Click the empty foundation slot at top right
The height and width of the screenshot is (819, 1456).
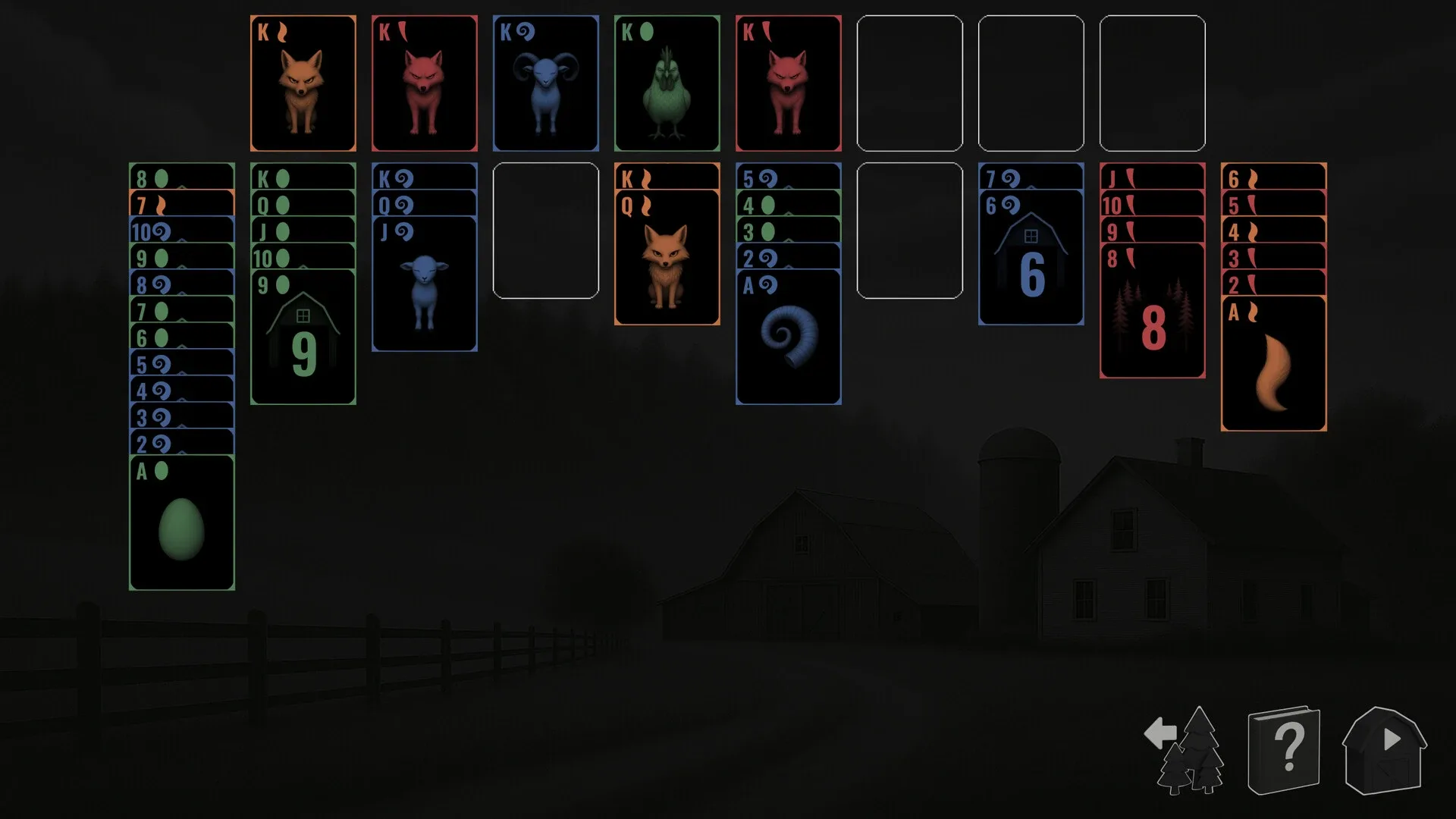coord(1153,83)
